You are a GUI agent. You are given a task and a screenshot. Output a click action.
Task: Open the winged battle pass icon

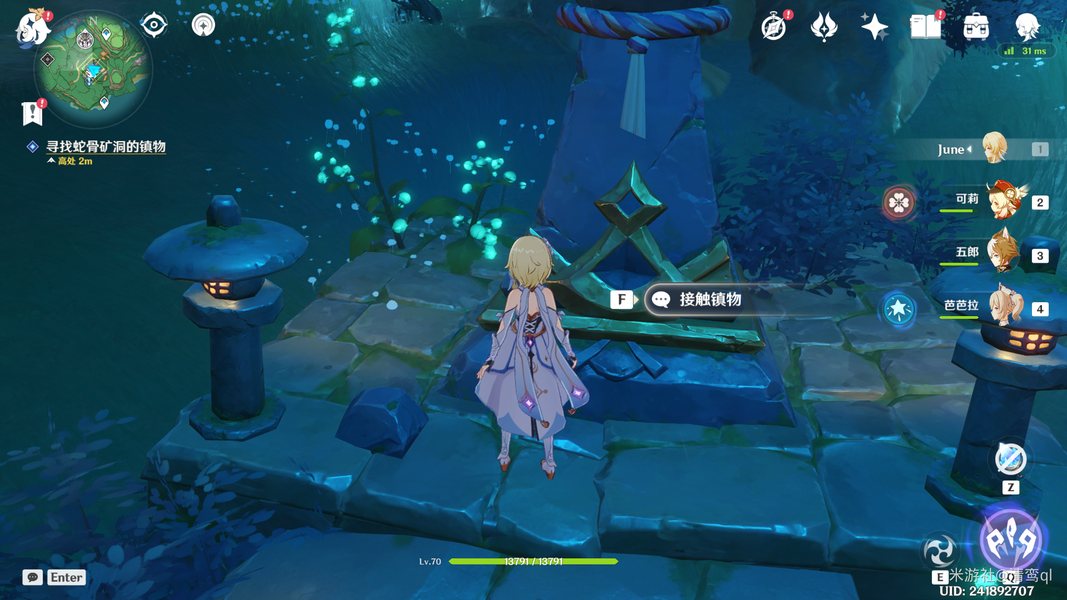coord(824,27)
